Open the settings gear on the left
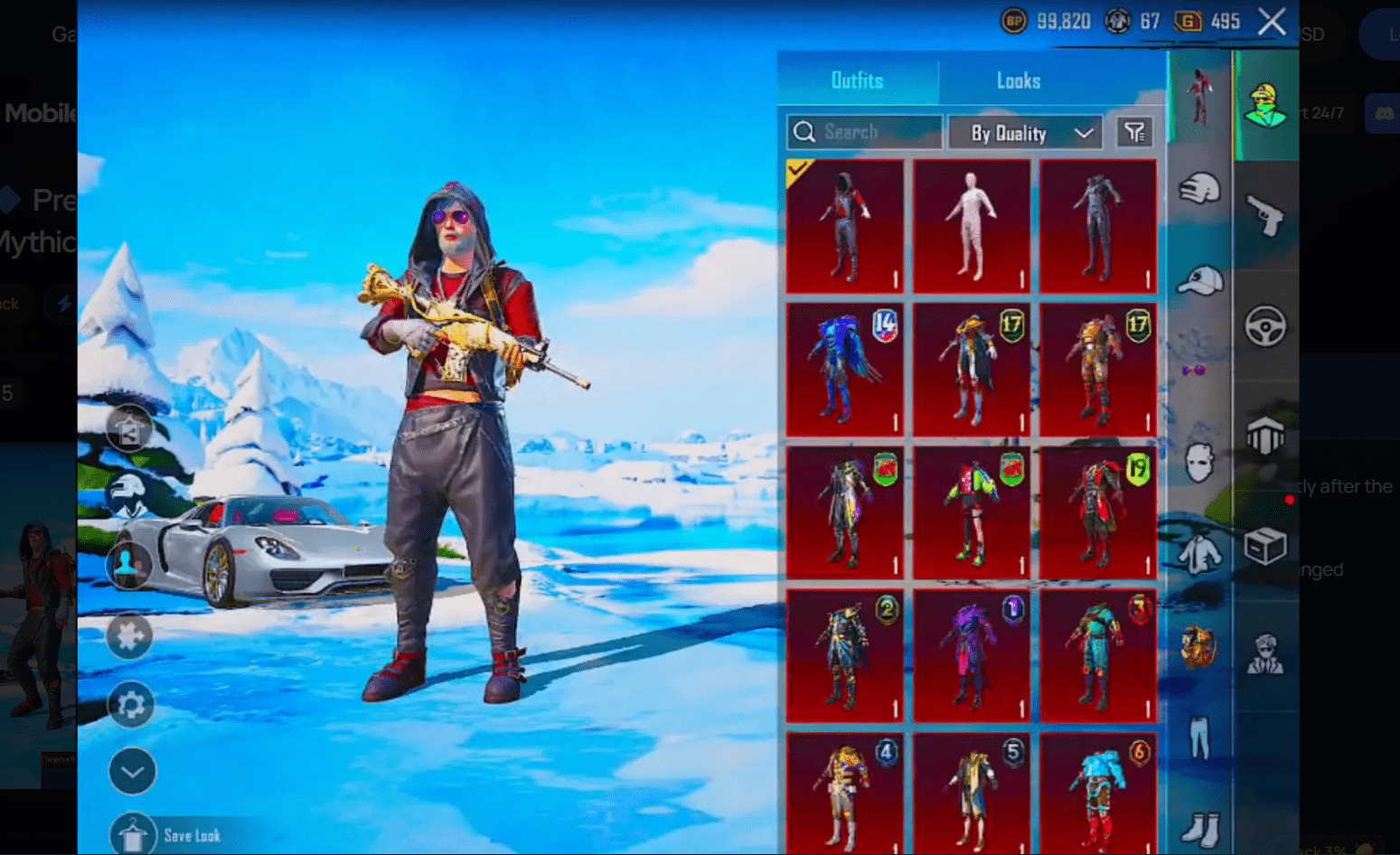The height and width of the screenshot is (855, 1400). pyautogui.click(x=132, y=704)
